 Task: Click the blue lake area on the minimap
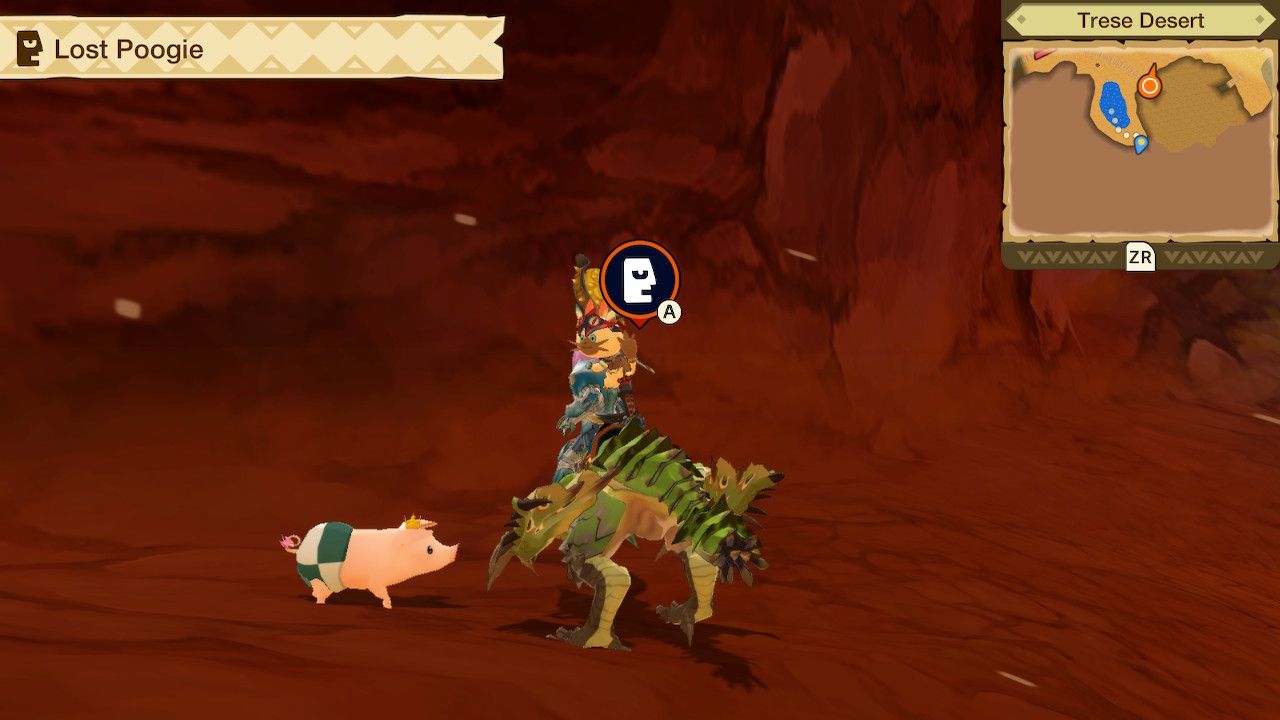click(x=1113, y=101)
